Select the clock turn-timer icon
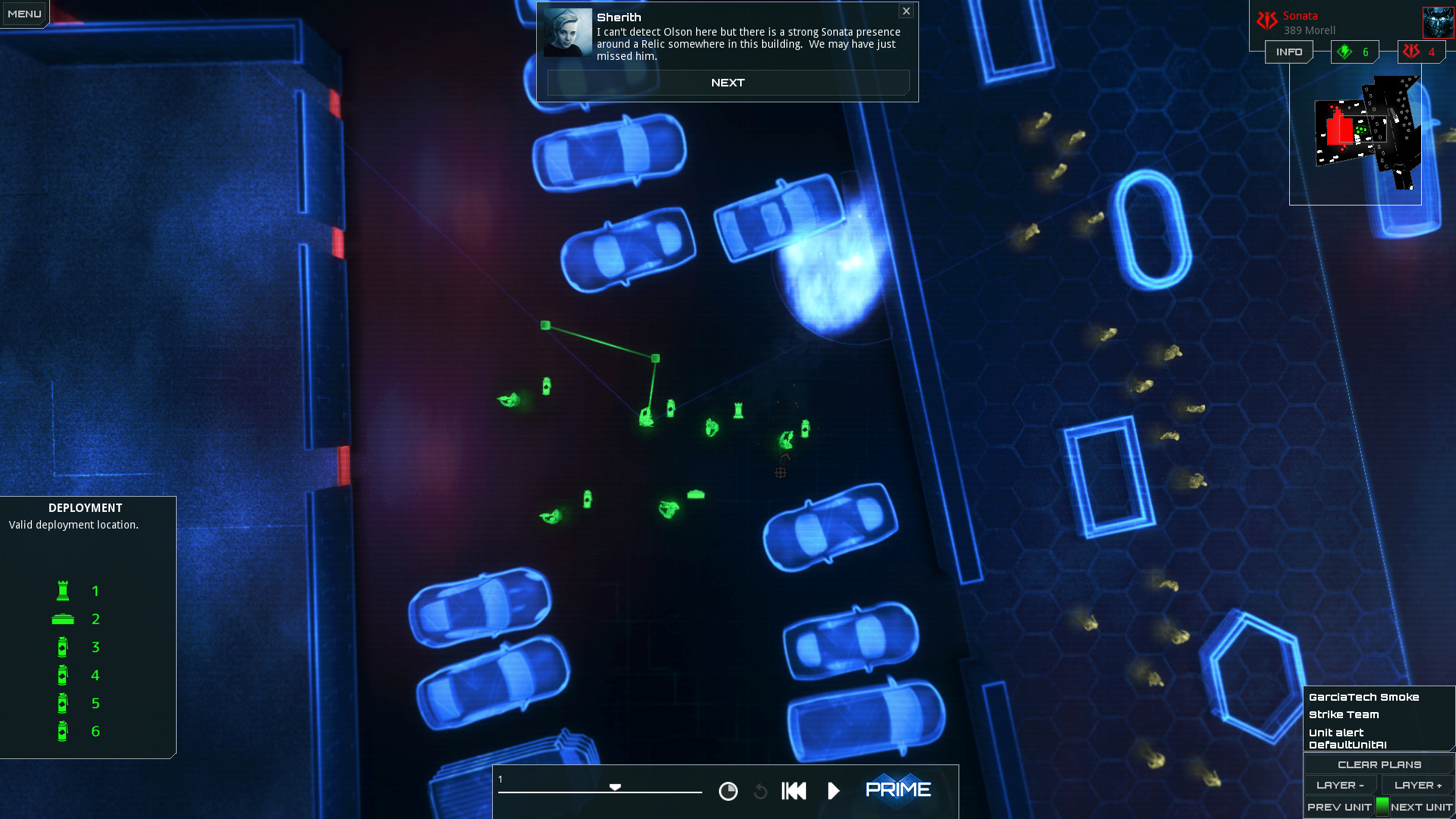This screenshot has height=819, width=1456. point(727,791)
